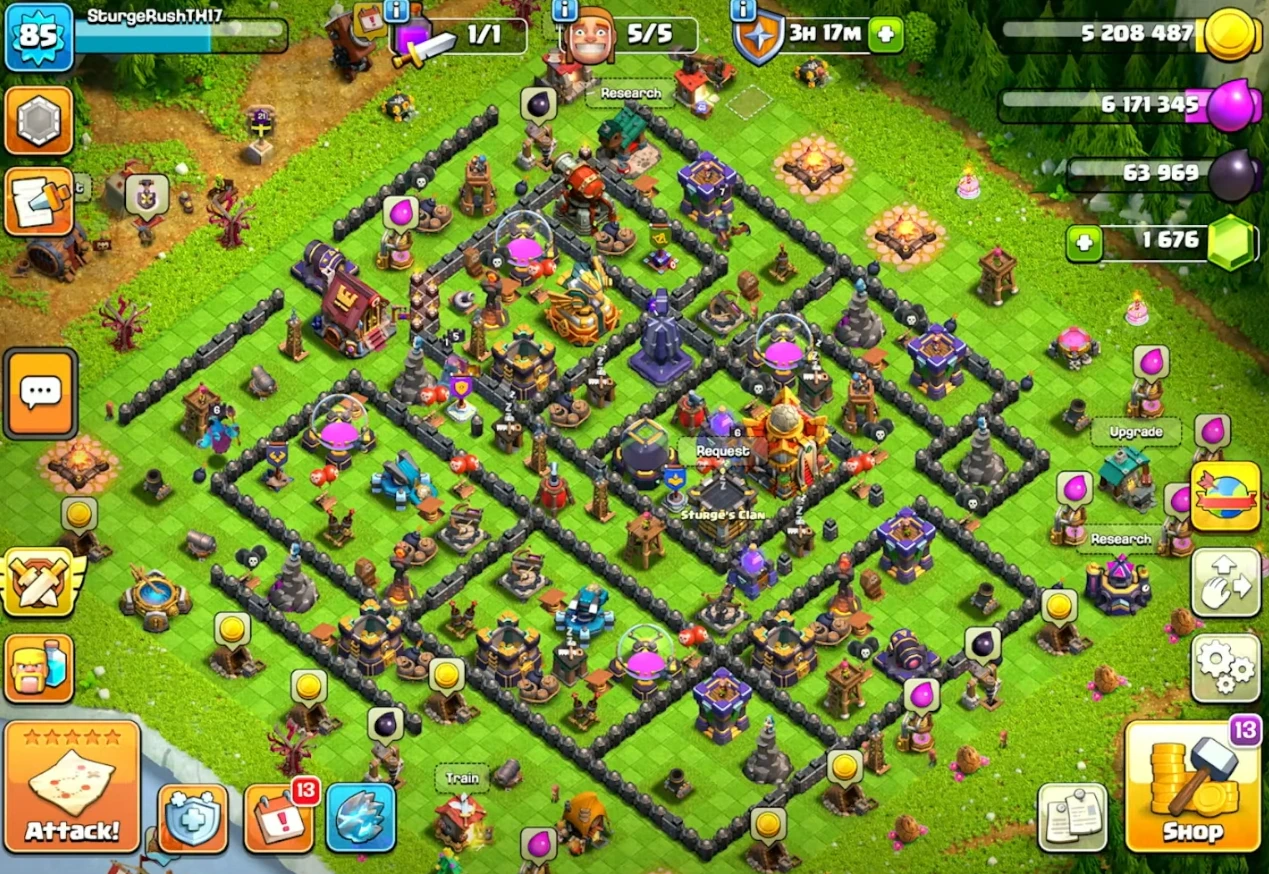Open the chat speech bubble panel
The width and height of the screenshot is (1269, 874).
[x=40, y=393]
